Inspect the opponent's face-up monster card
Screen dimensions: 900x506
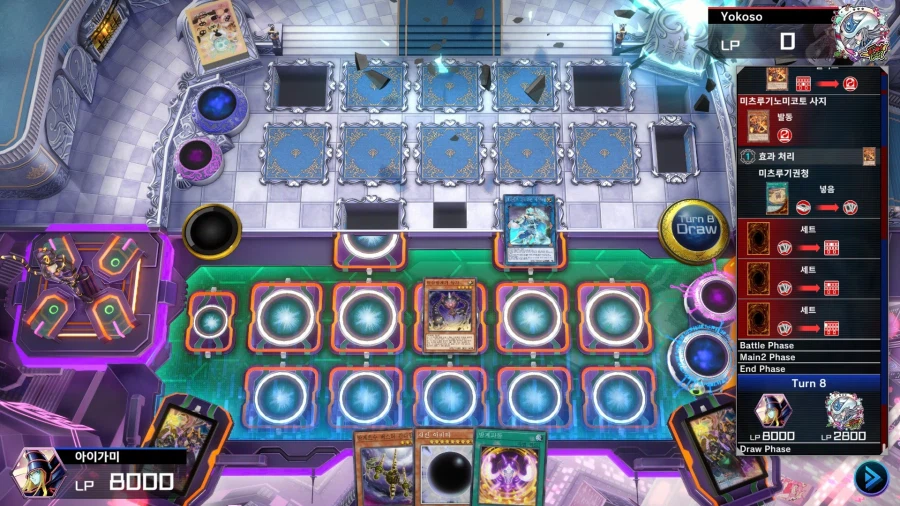(529, 229)
